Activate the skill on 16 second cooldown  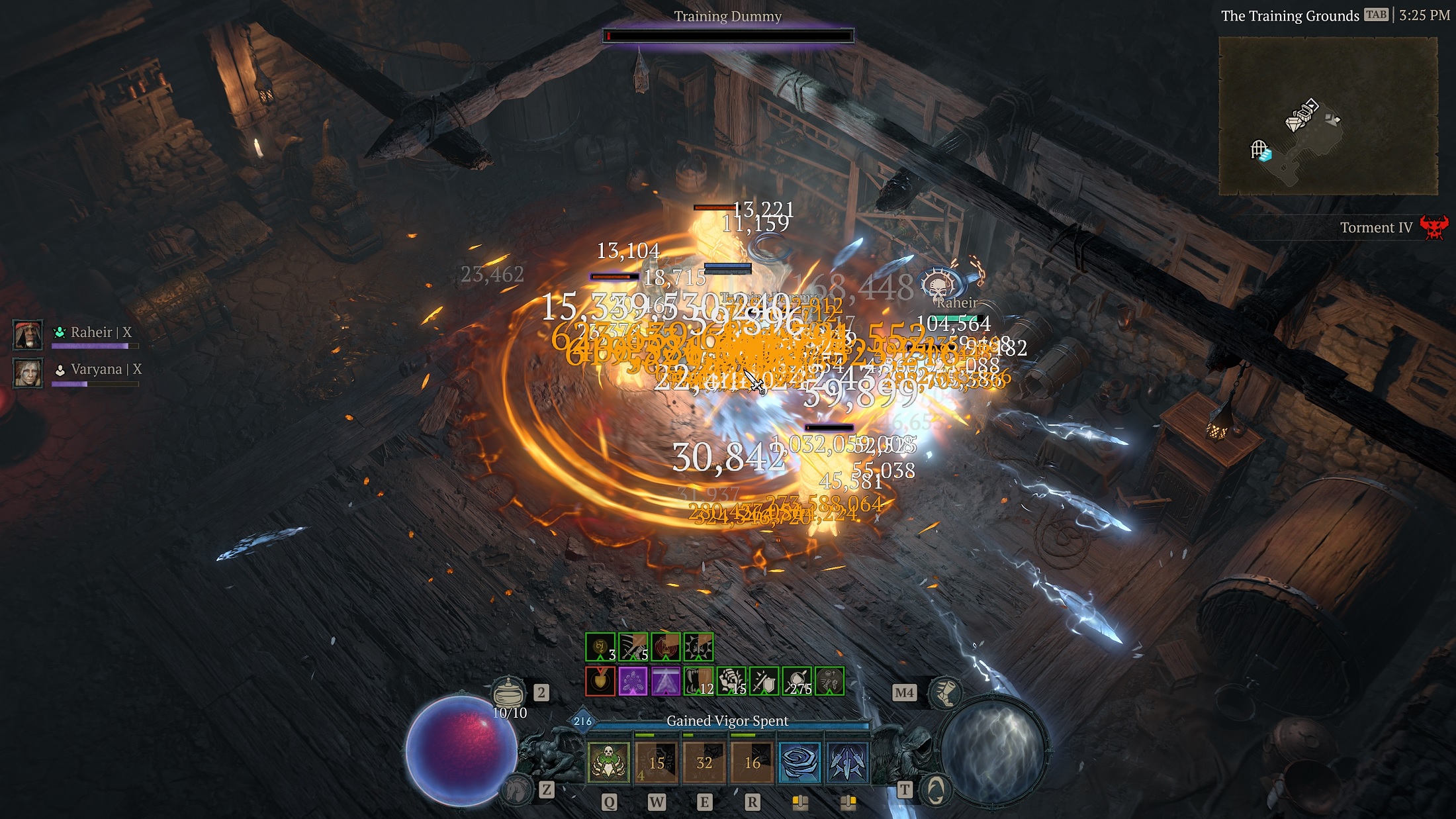[752, 762]
